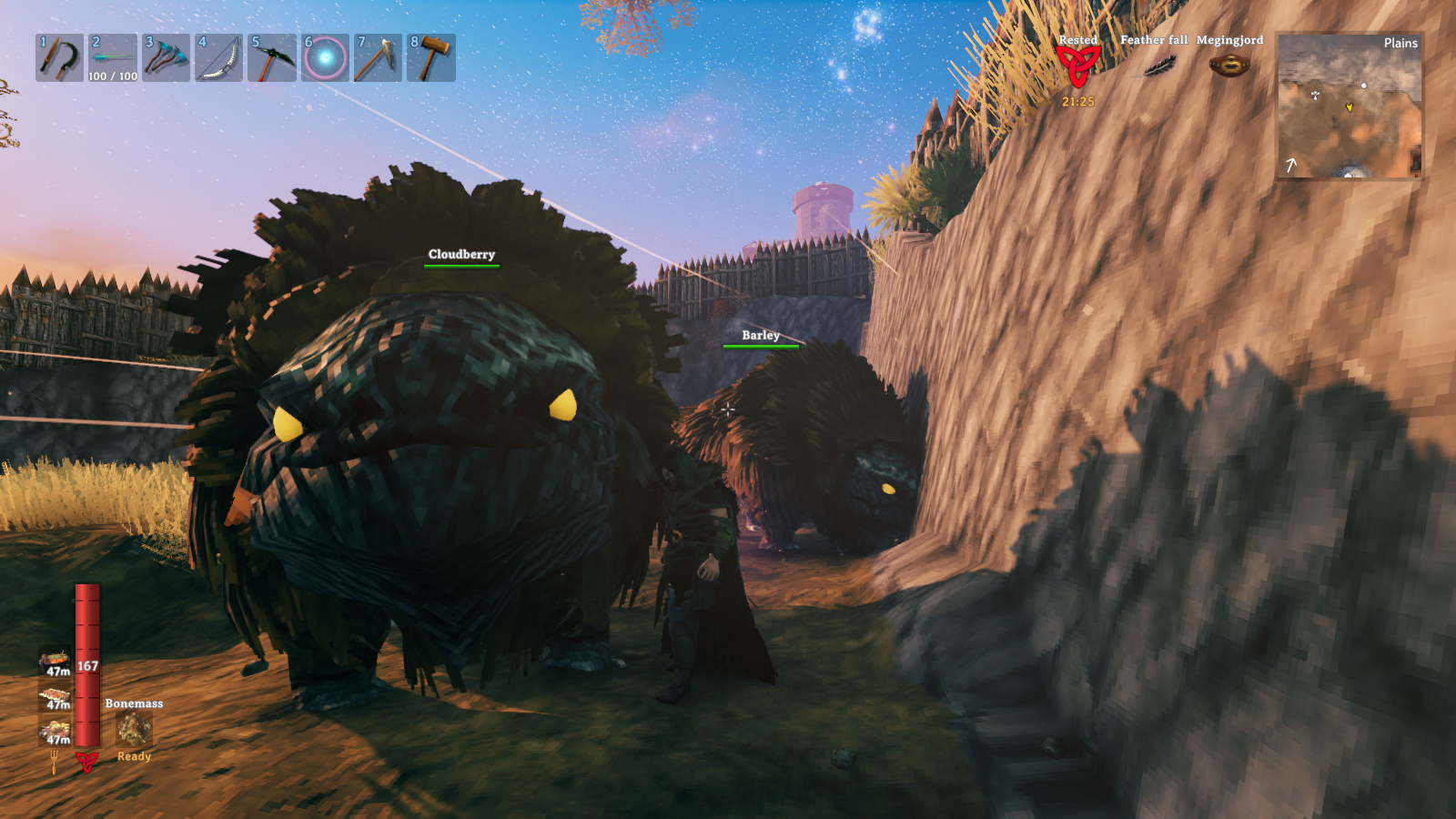
Task: Equip the bone-spiked bow in slot four
Action: click(x=218, y=58)
